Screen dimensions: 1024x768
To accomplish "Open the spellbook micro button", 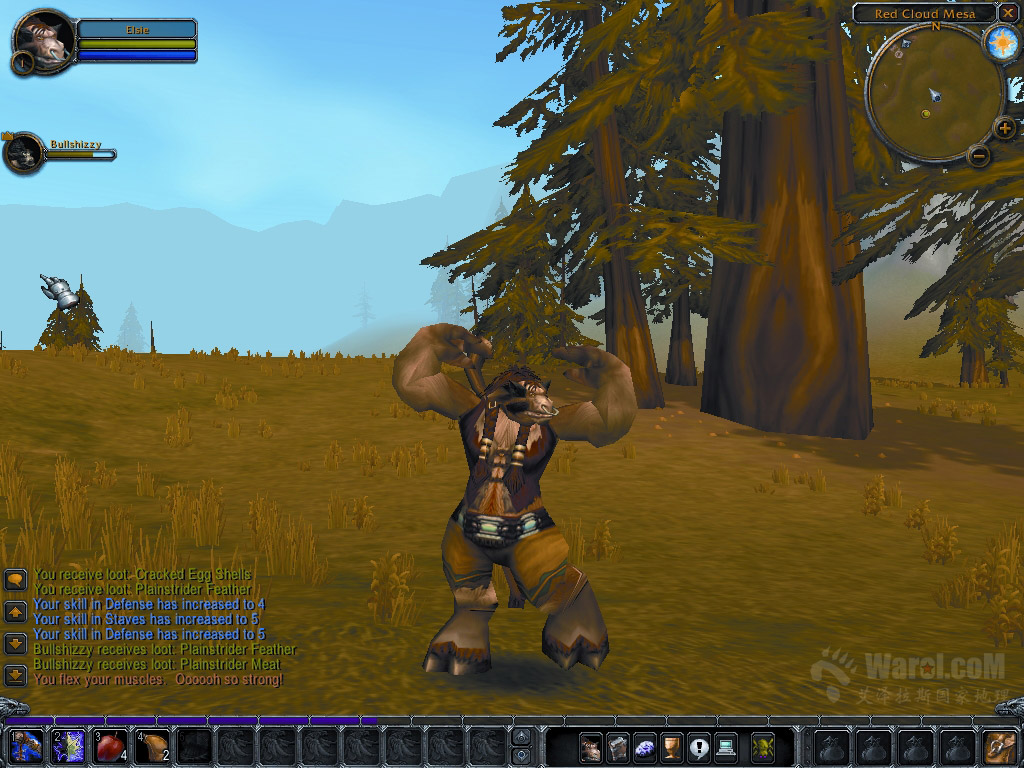I will tap(619, 747).
